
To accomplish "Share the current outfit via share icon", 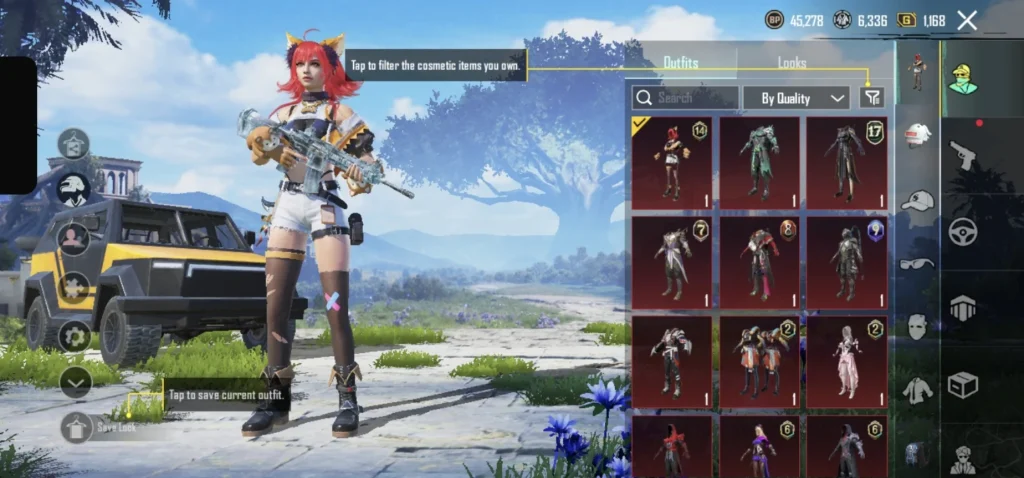I will tap(74, 144).
